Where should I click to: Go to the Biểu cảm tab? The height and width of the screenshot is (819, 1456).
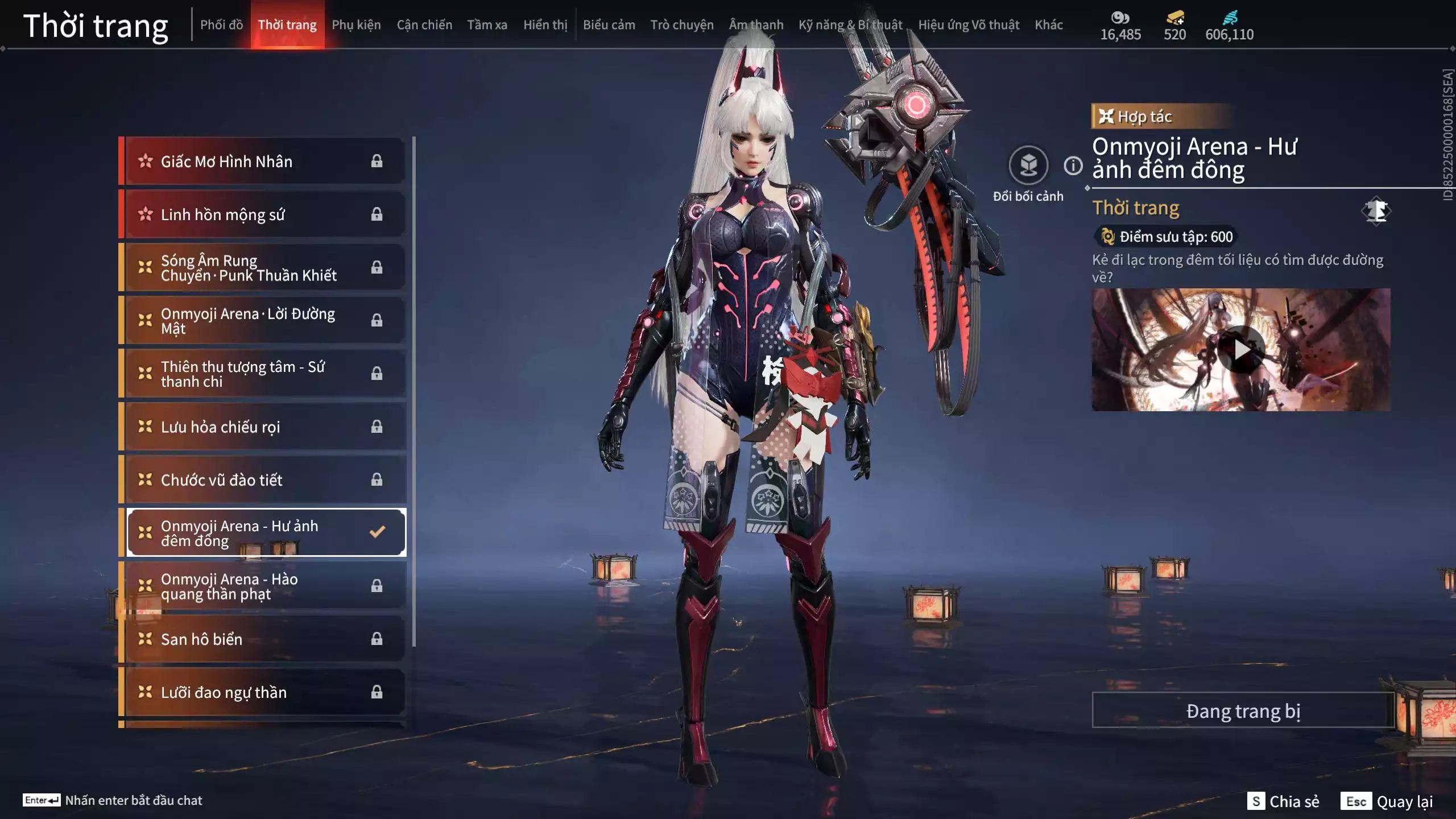(x=609, y=25)
